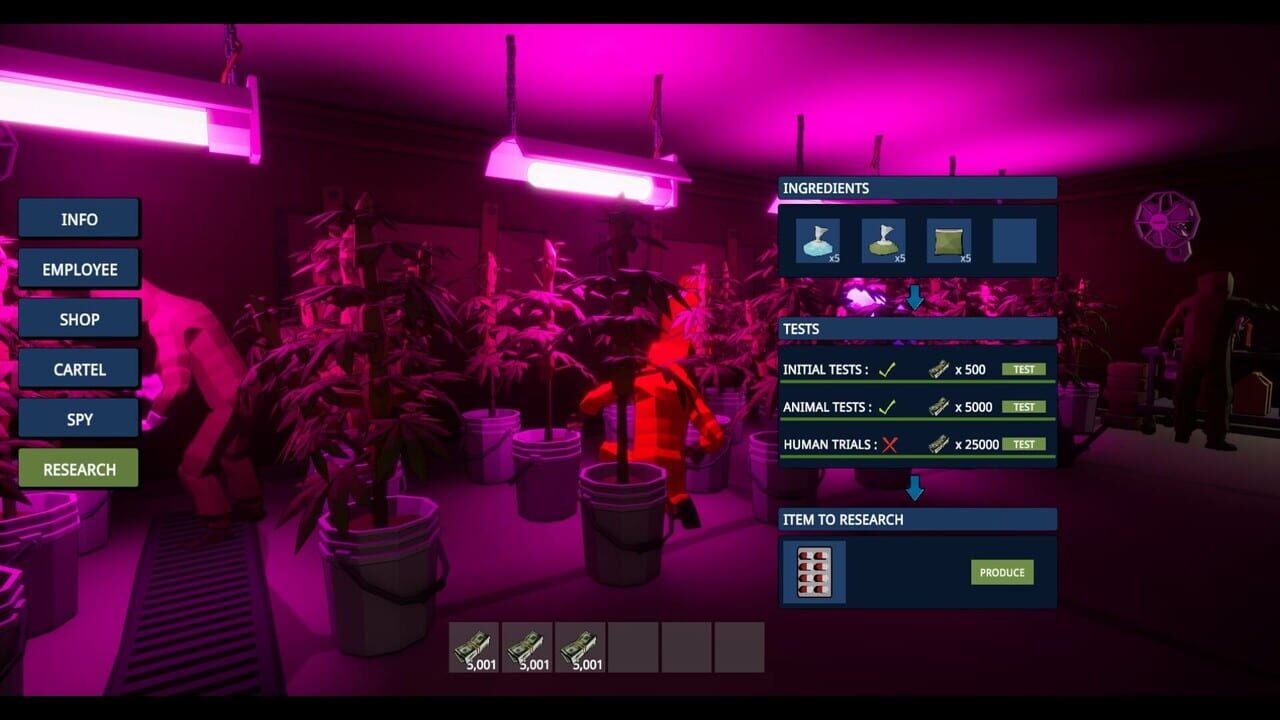Screen dimensions: 1280x720
Task: Click the blue arrow above Item To Research
Action: [x=916, y=488]
